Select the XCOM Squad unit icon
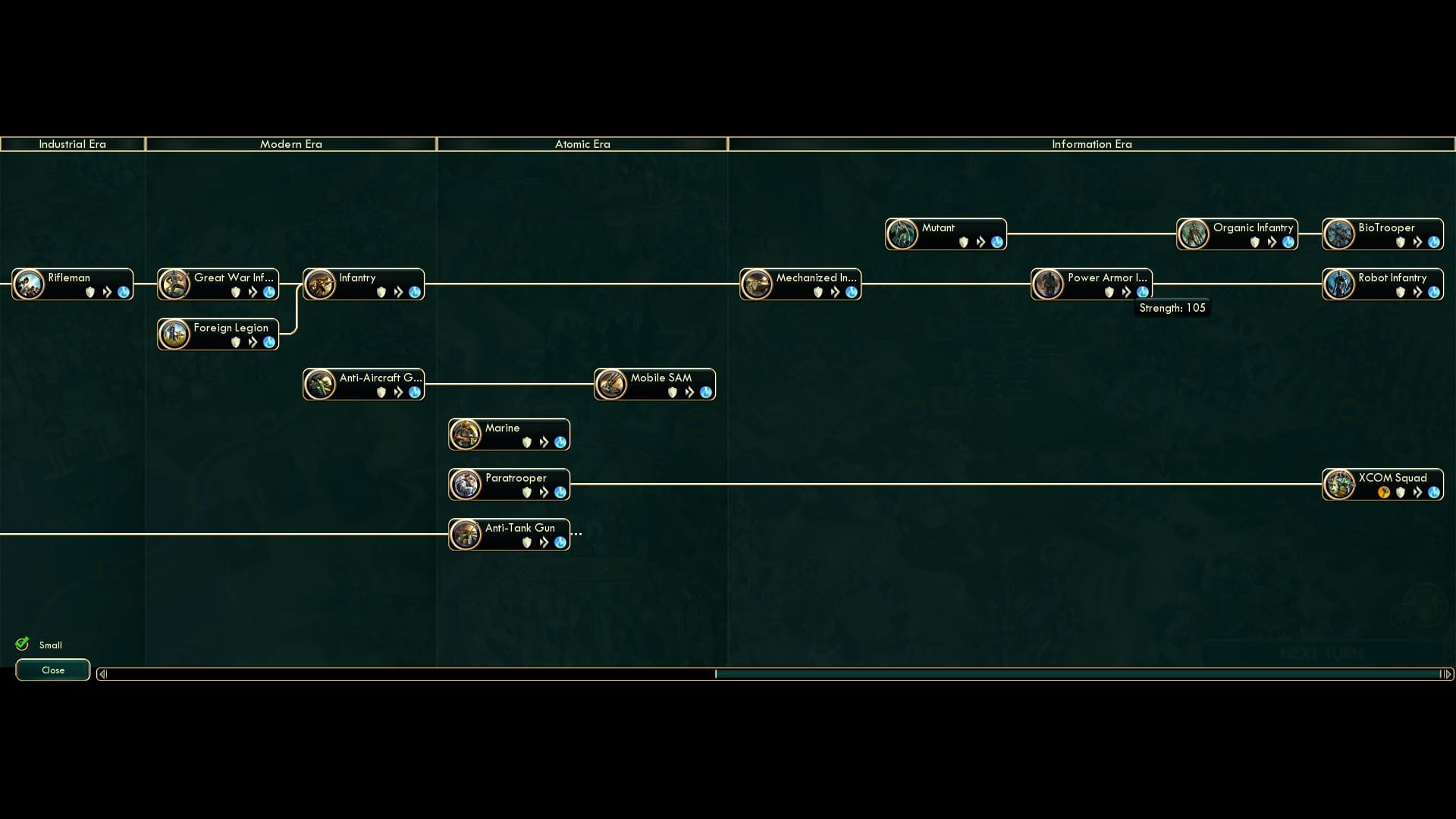Image resolution: width=1456 pixels, height=819 pixels. (x=1339, y=484)
